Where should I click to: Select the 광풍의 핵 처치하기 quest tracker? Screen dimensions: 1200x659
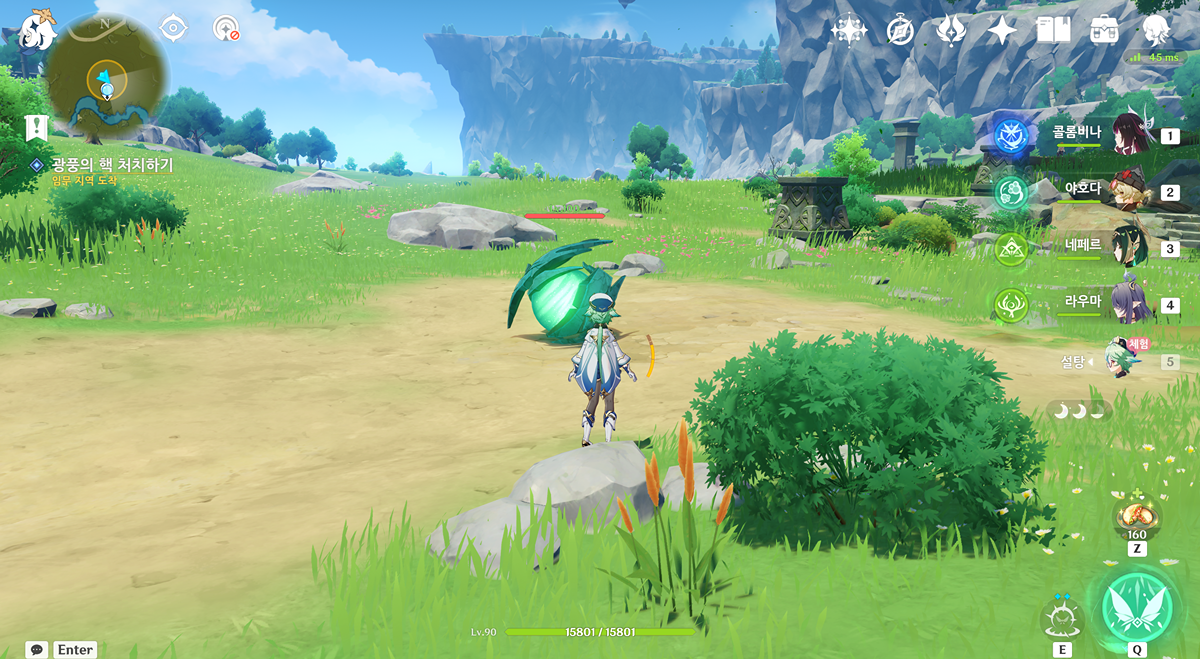coord(112,165)
